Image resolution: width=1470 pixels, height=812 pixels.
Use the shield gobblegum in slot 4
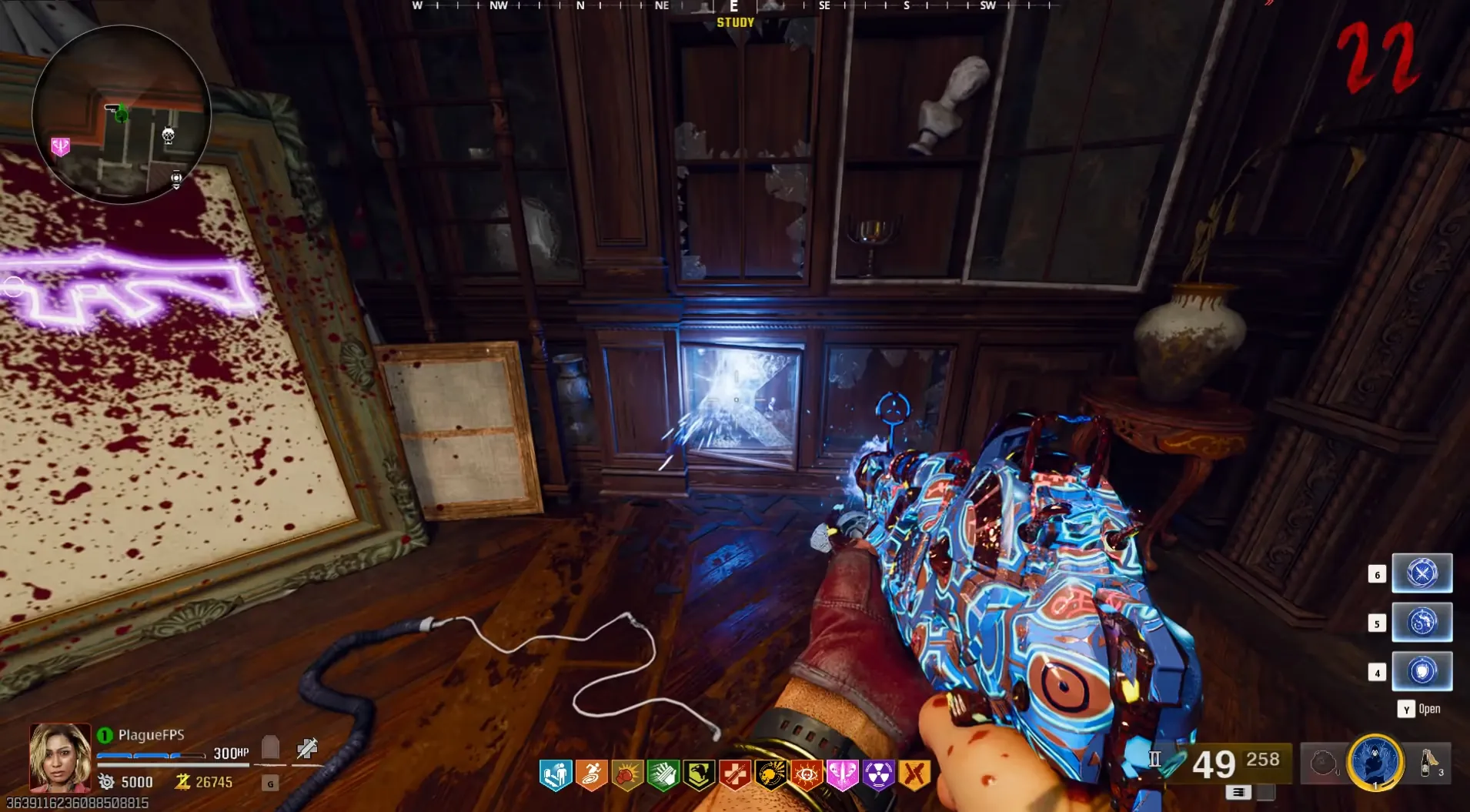click(1422, 671)
